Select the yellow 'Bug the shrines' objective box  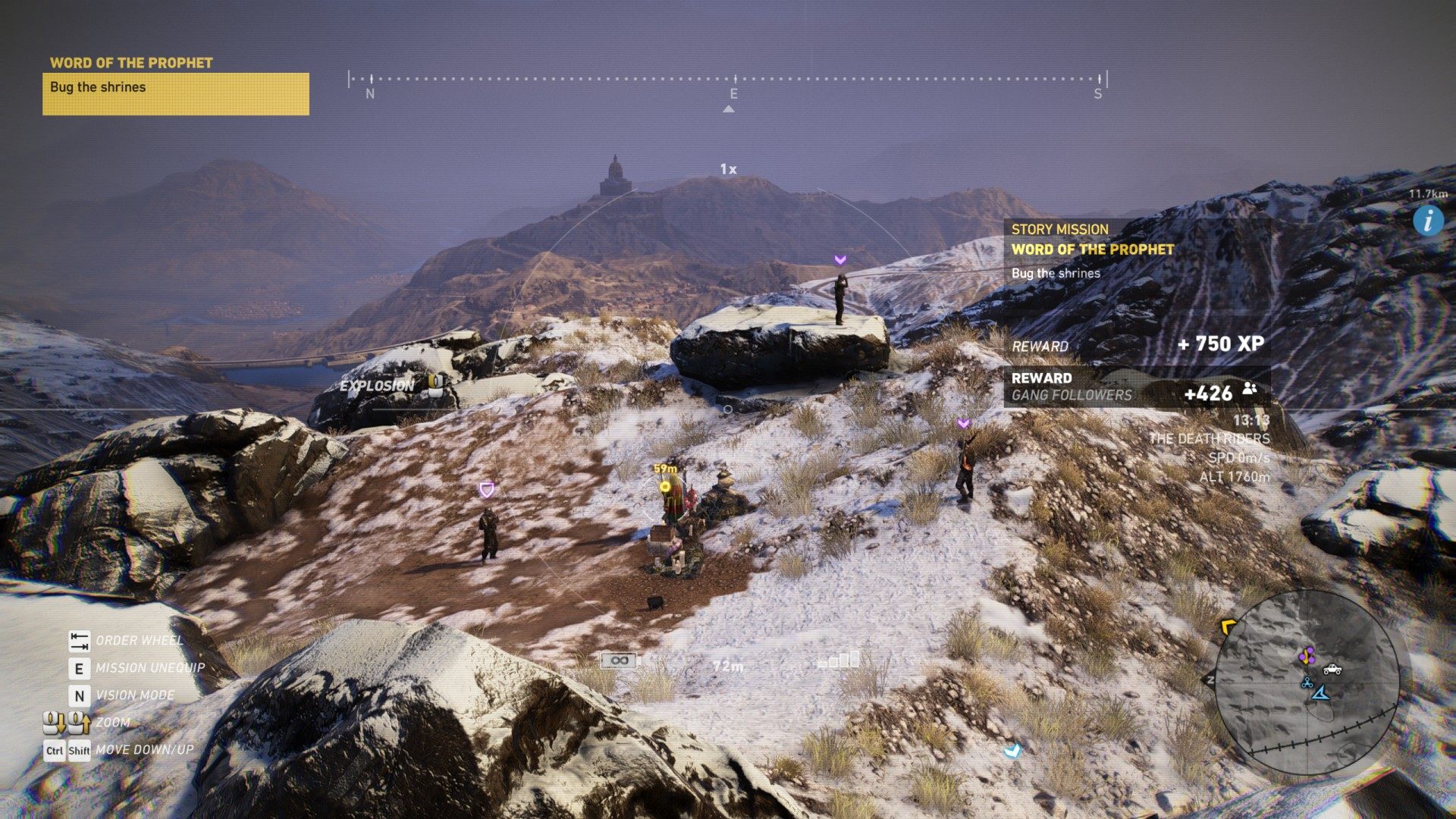pyautogui.click(x=175, y=93)
